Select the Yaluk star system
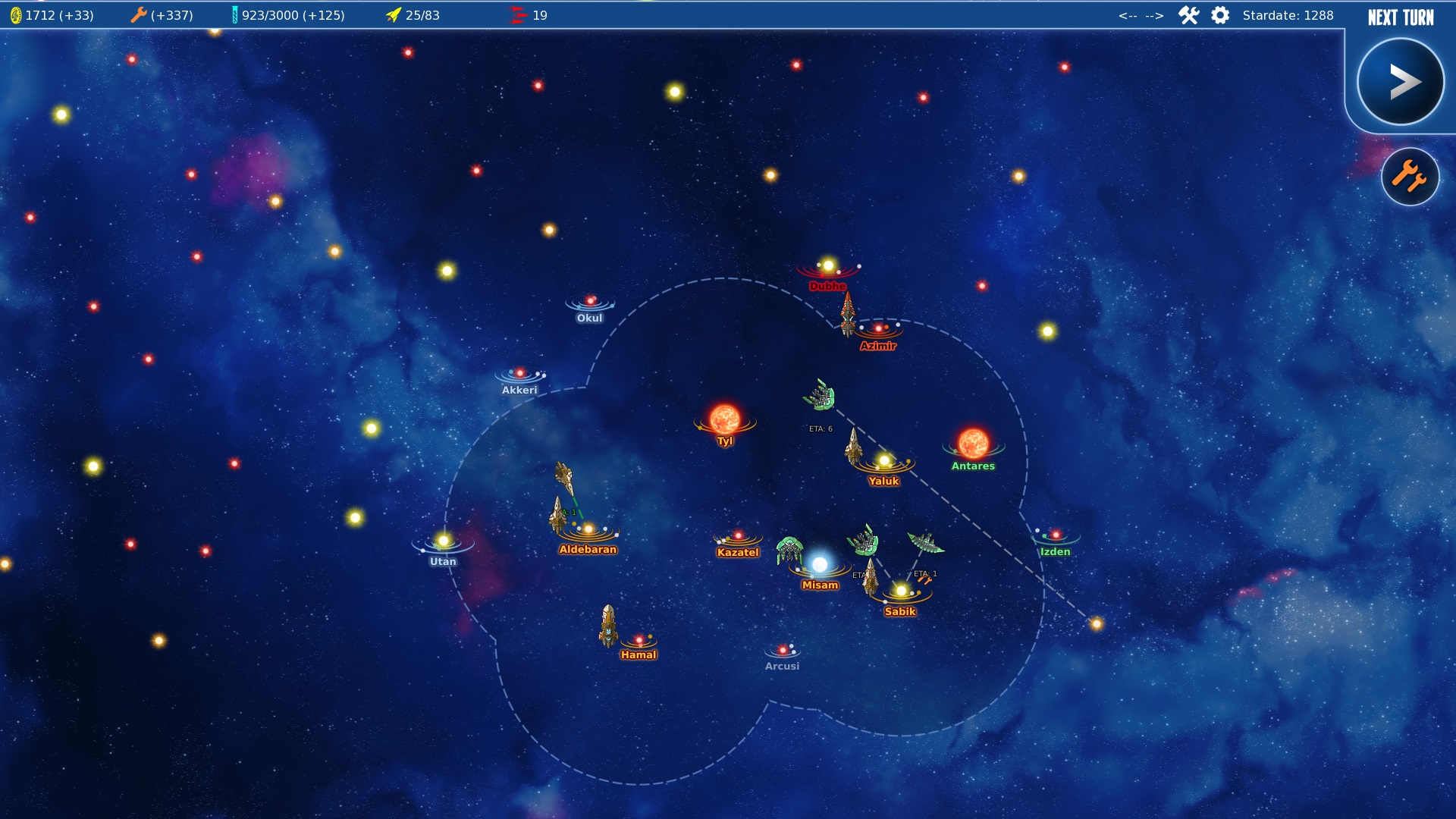This screenshot has width=1456, height=819. [884, 460]
